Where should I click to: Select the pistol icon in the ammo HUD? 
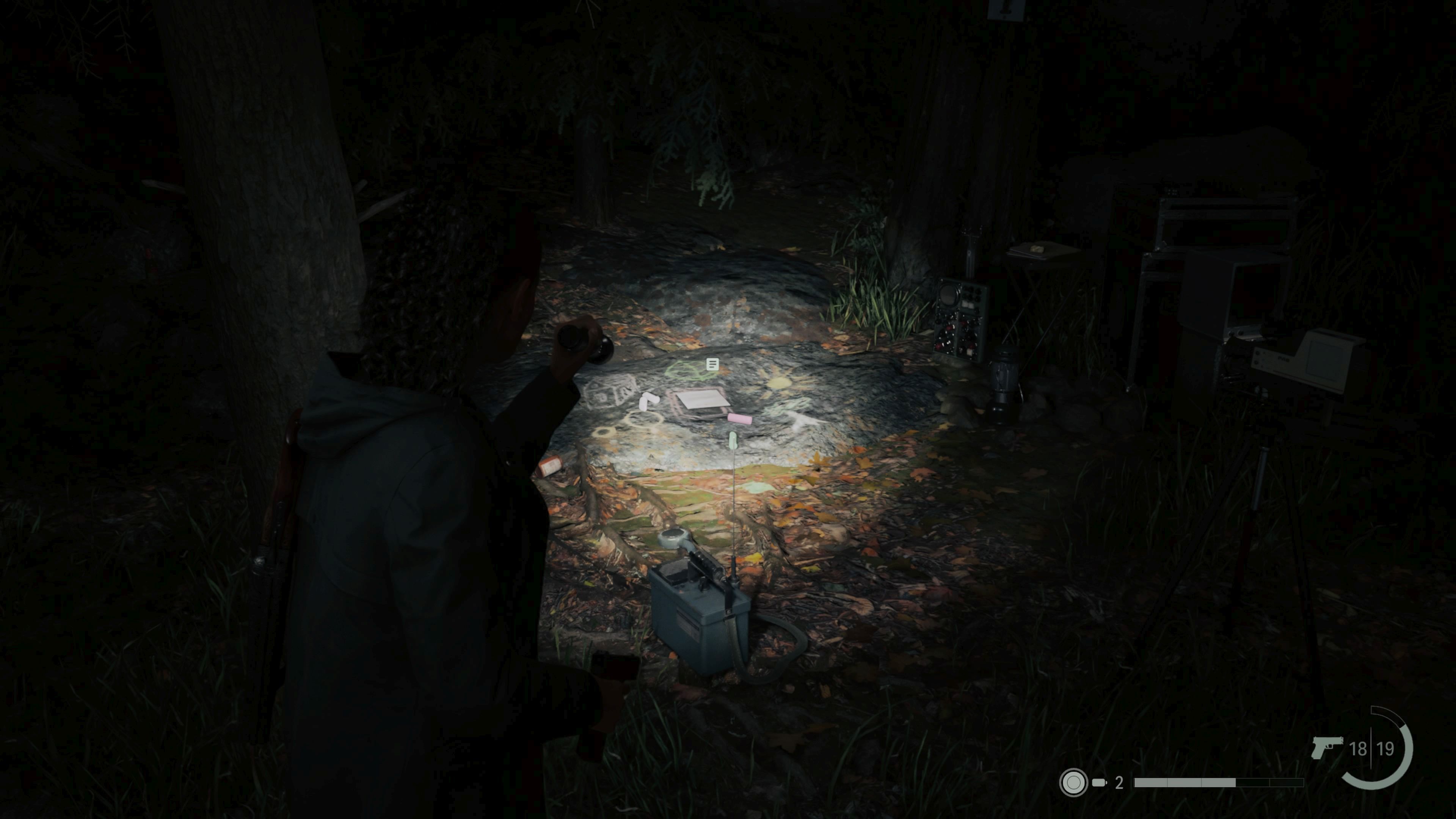click(1328, 748)
